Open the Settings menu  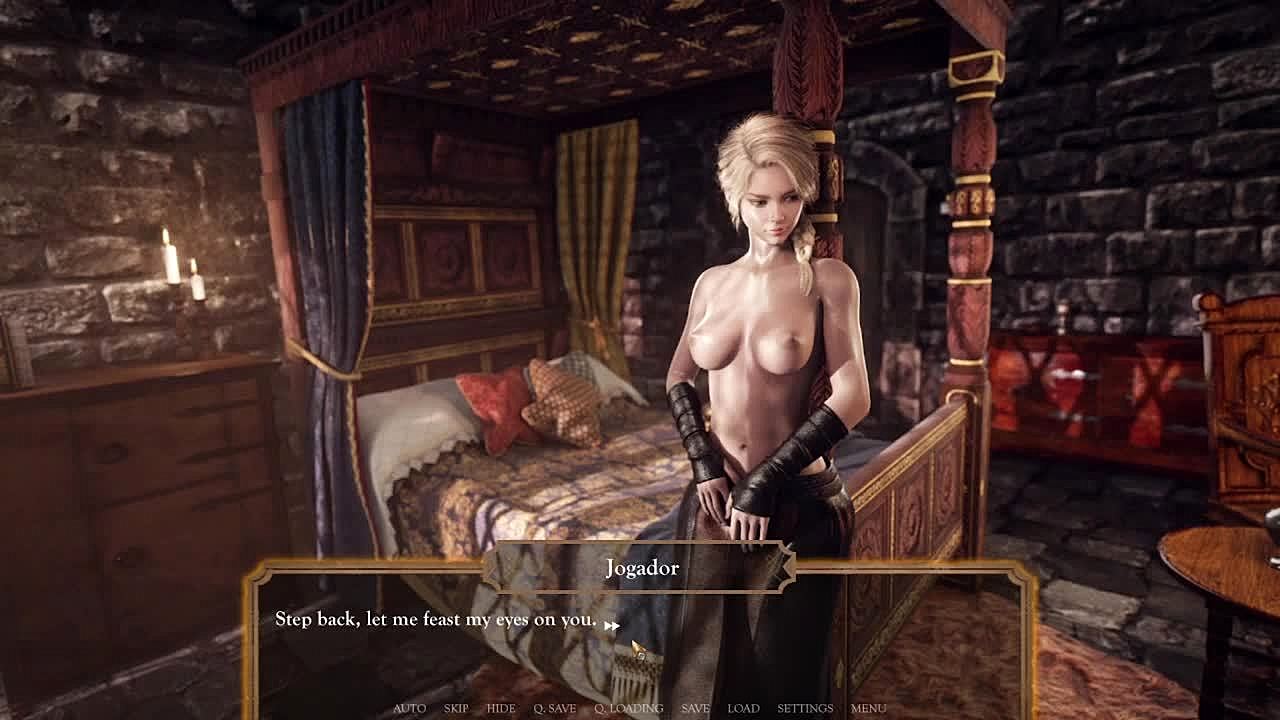pos(805,708)
